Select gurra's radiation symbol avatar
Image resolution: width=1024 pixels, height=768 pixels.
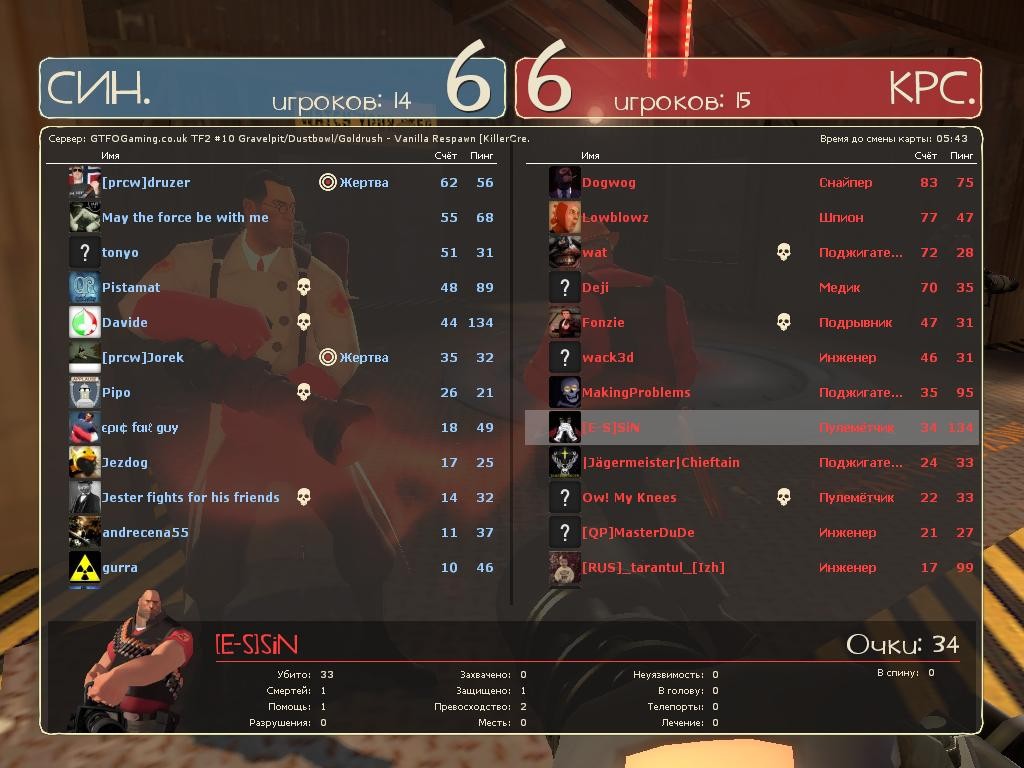click(x=84, y=567)
